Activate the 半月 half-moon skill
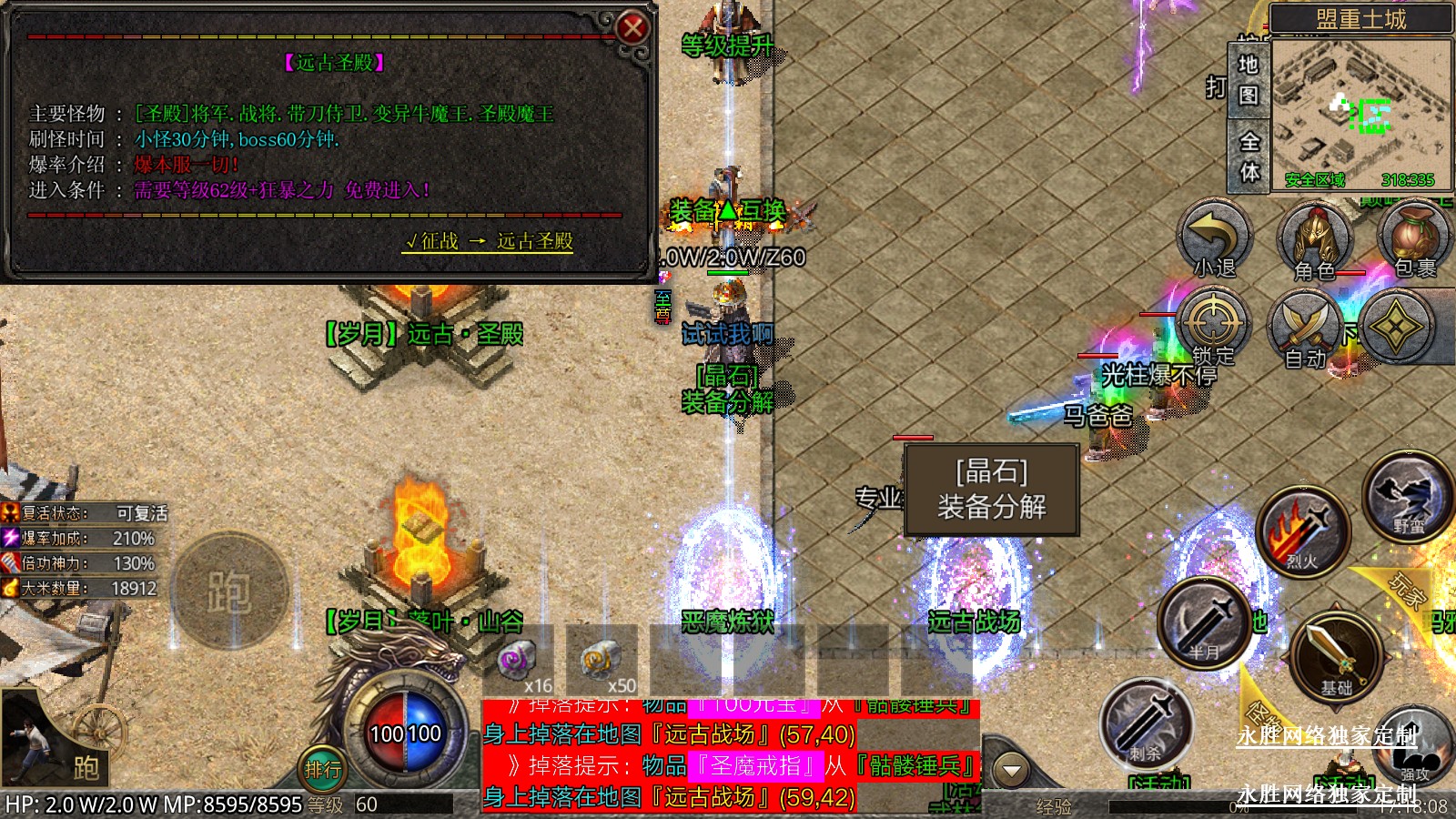The width and height of the screenshot is (1456, 819). (x=1205, y=622)
